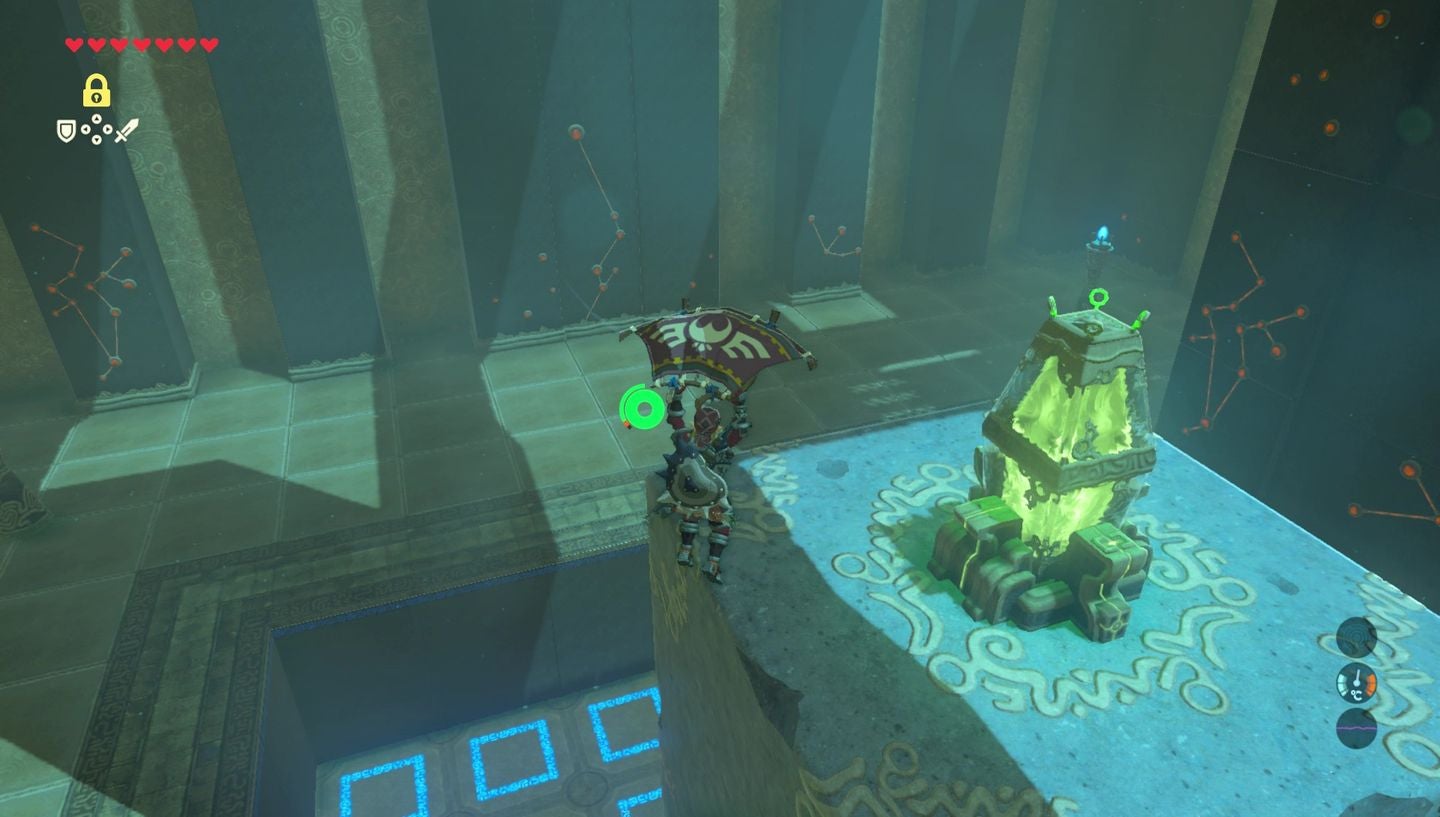Select the left arrow on the d-pad
Viewport: 1440px width, 817px height.
click(85, 129)
